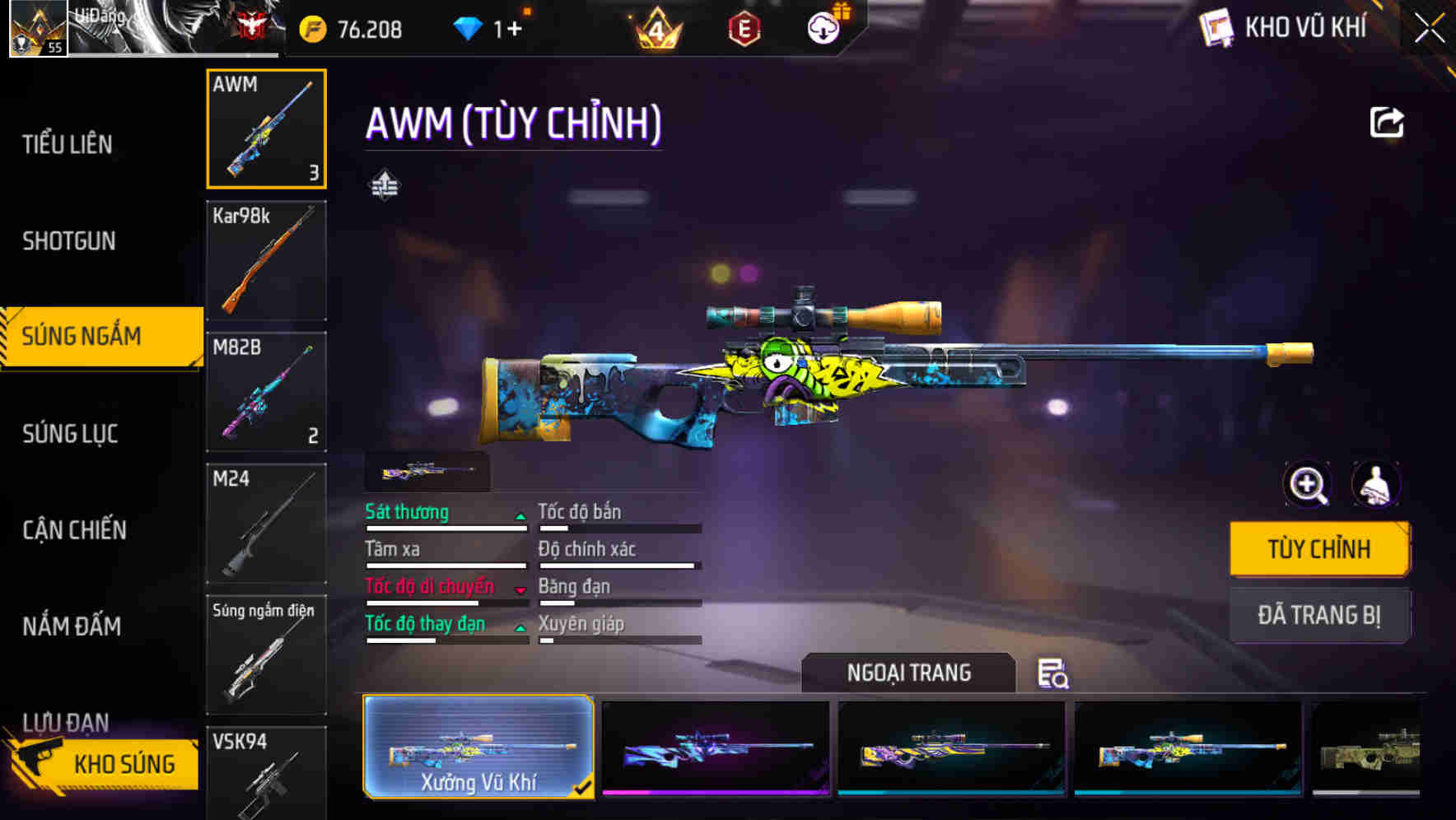
Task: Click the blue diamond currency icon
Action: (469, 27)
